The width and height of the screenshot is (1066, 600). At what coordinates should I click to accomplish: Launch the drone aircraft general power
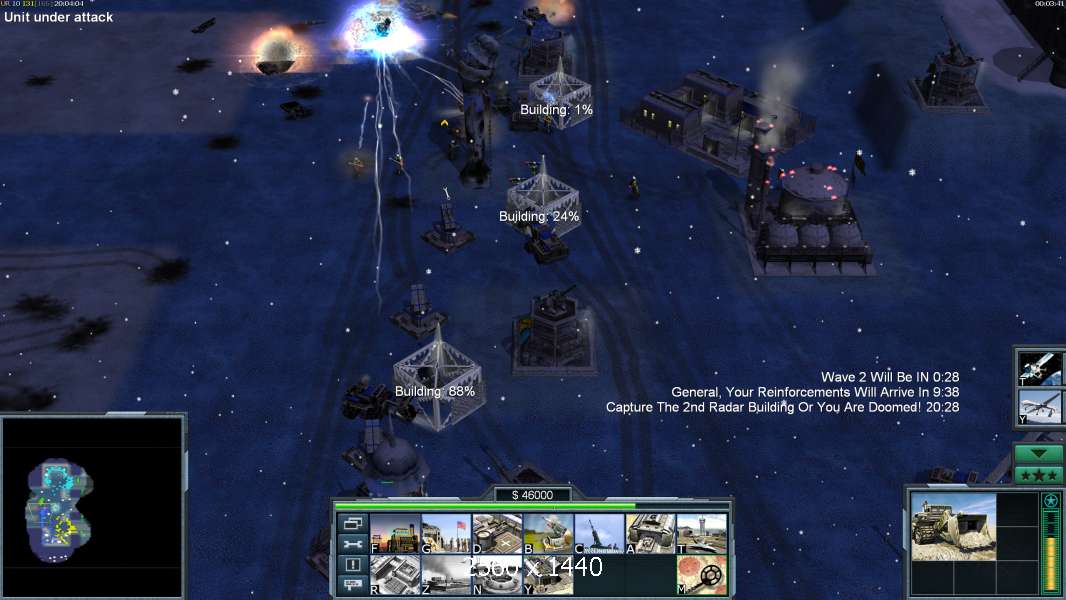tap(1039, 408)
